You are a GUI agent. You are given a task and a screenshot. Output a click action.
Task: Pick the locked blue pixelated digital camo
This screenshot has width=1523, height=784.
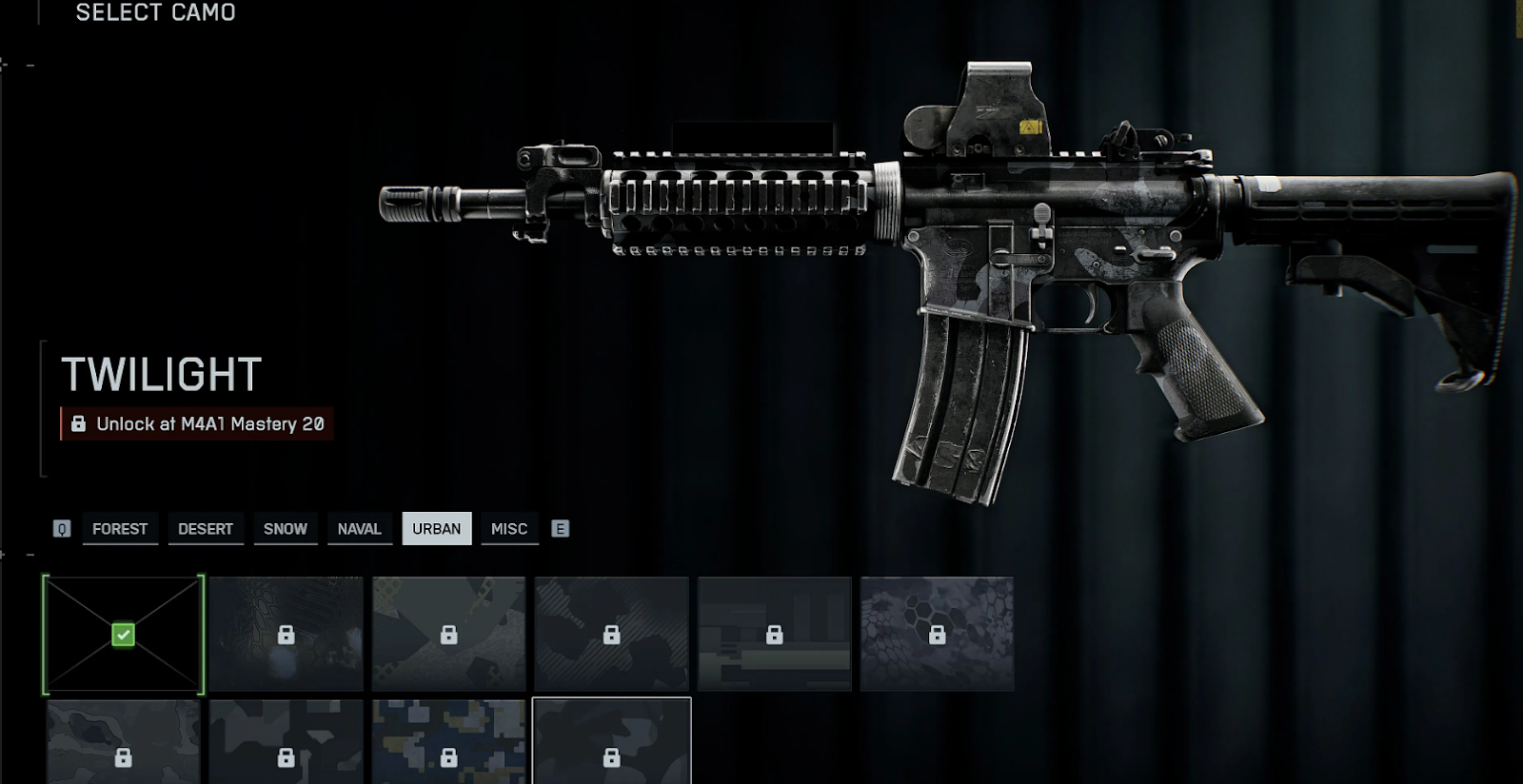point(448,742)
